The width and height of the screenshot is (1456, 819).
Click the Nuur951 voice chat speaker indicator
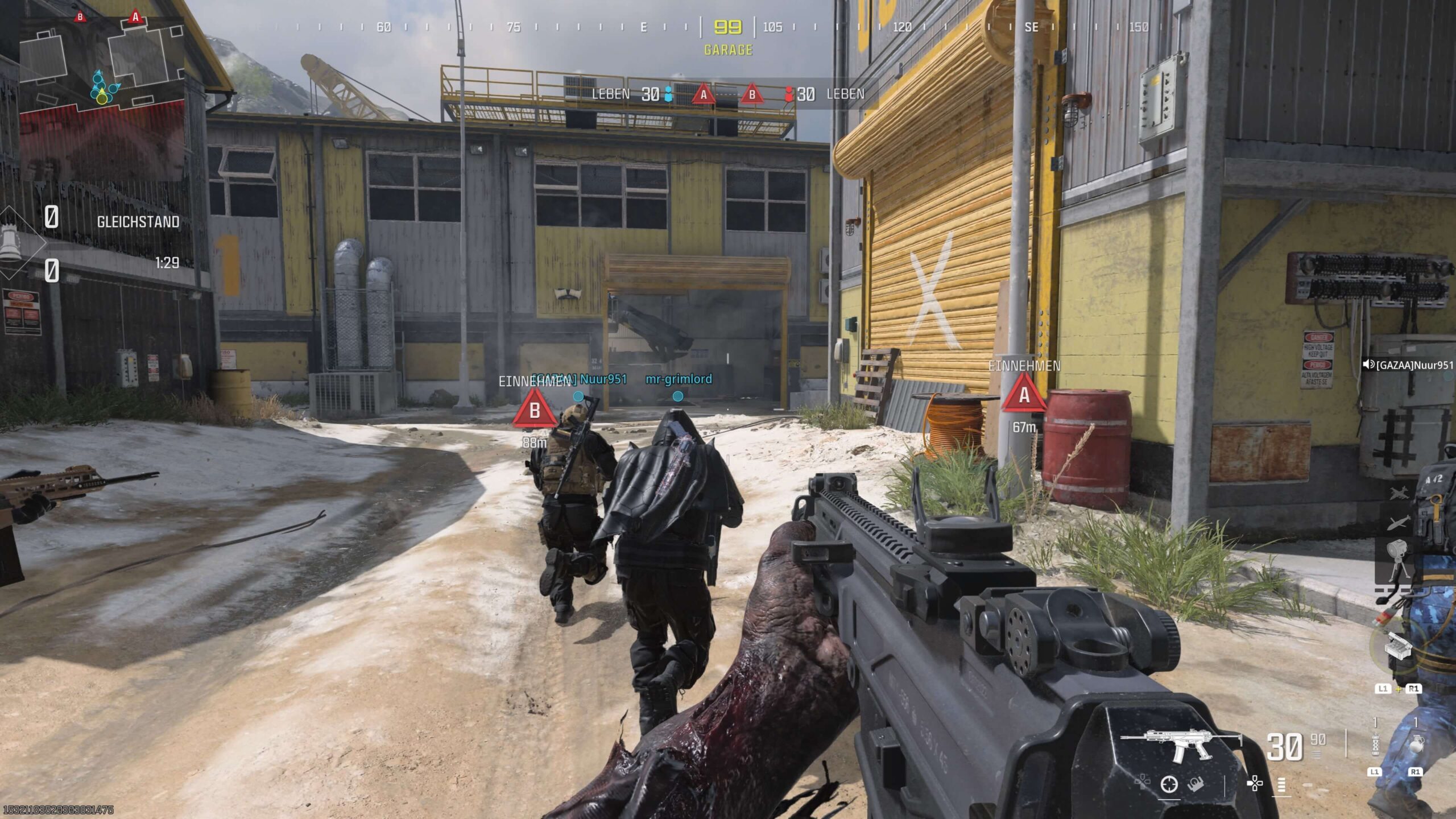coord(1368,365)
